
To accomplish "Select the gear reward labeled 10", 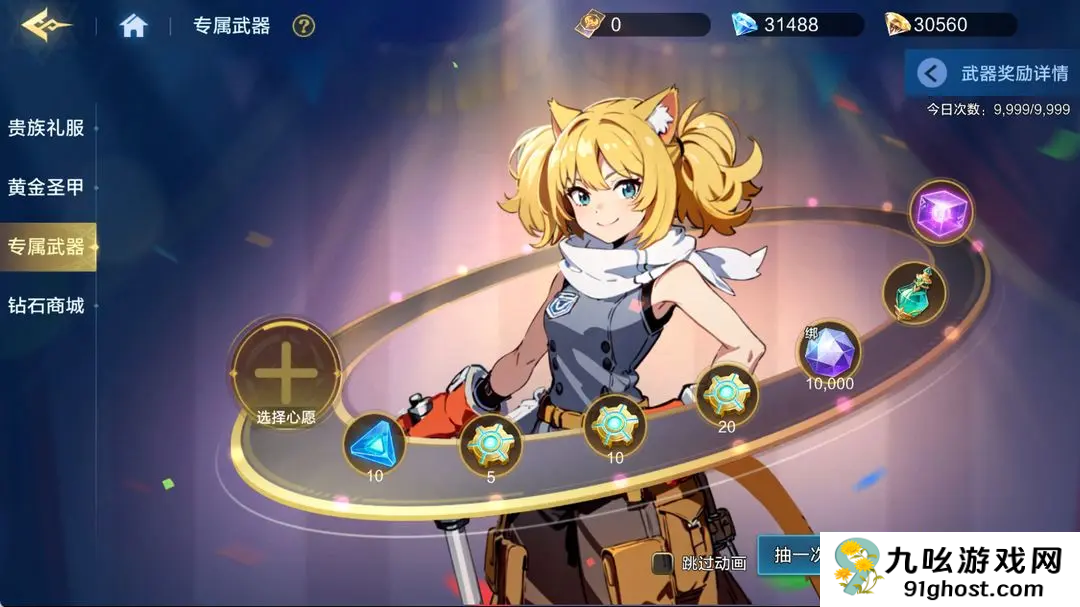I will 614,425.
